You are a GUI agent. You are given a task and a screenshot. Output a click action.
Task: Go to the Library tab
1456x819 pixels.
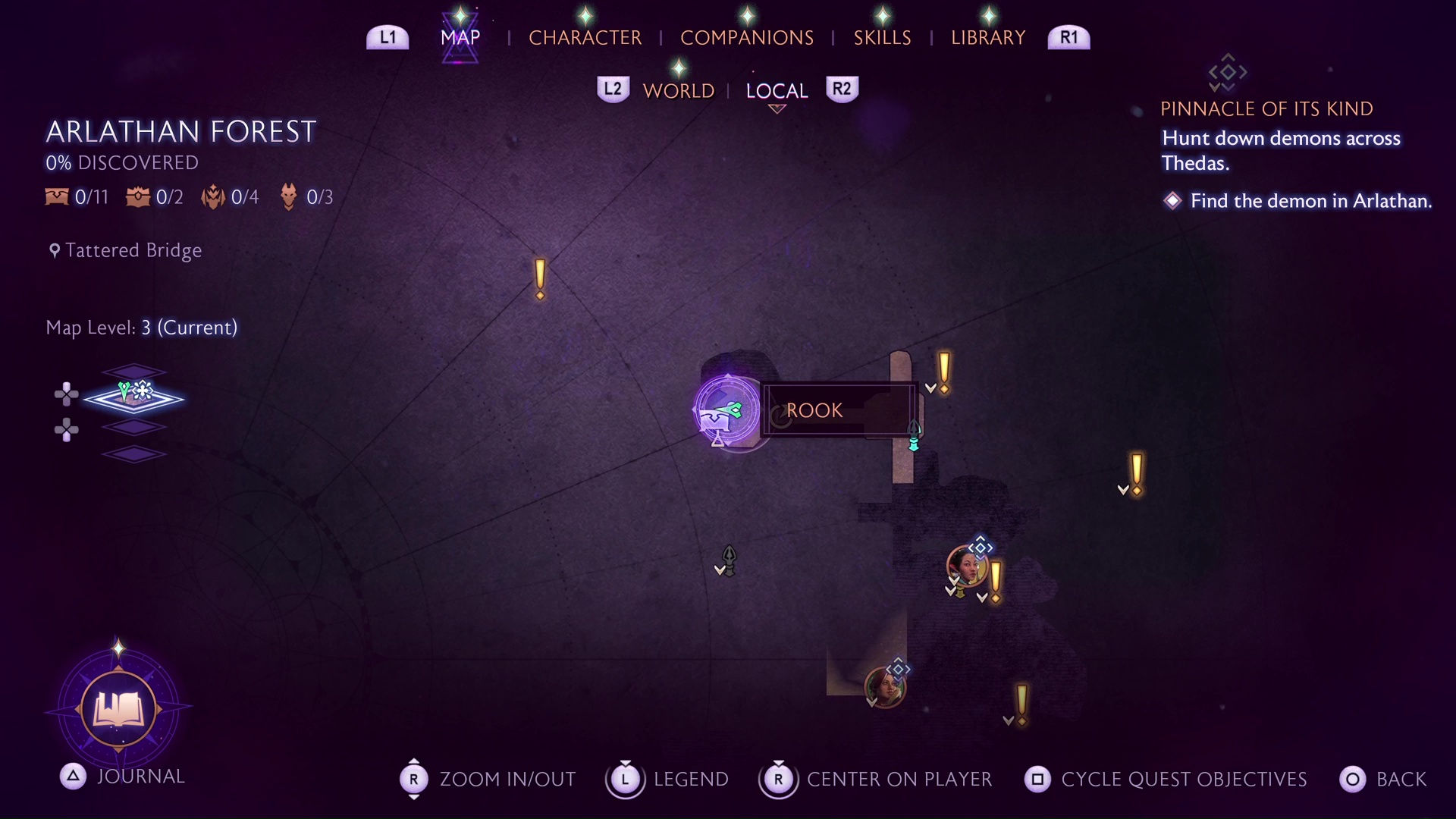(x=987, y=37)
